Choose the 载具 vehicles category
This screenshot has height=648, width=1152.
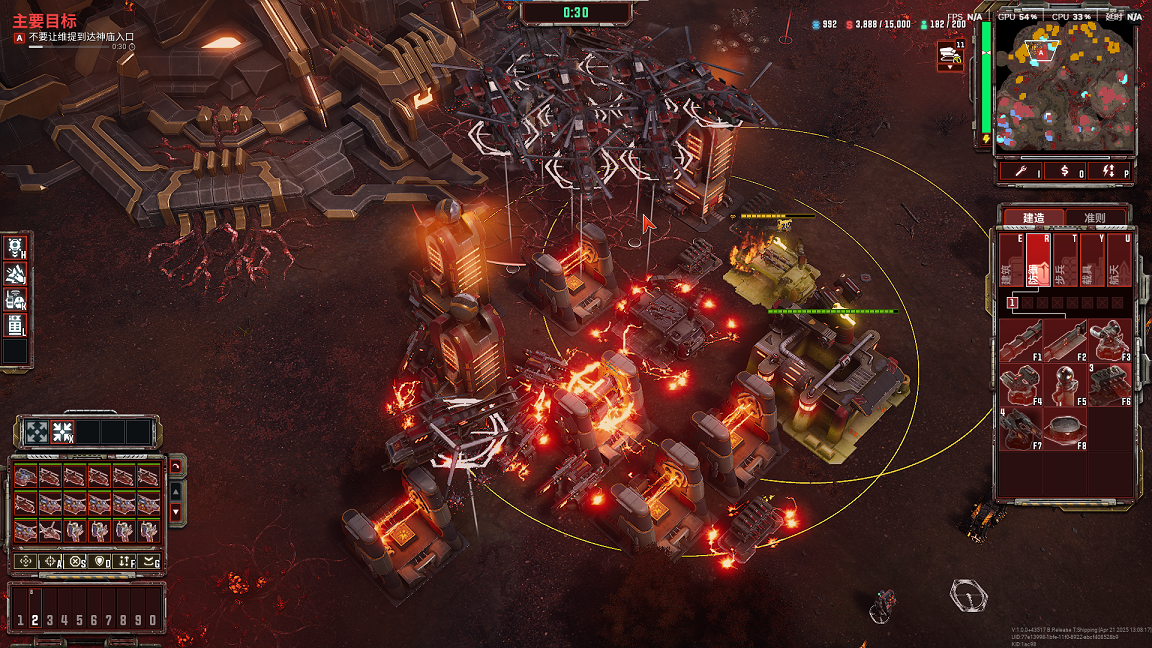(1091, 262)
